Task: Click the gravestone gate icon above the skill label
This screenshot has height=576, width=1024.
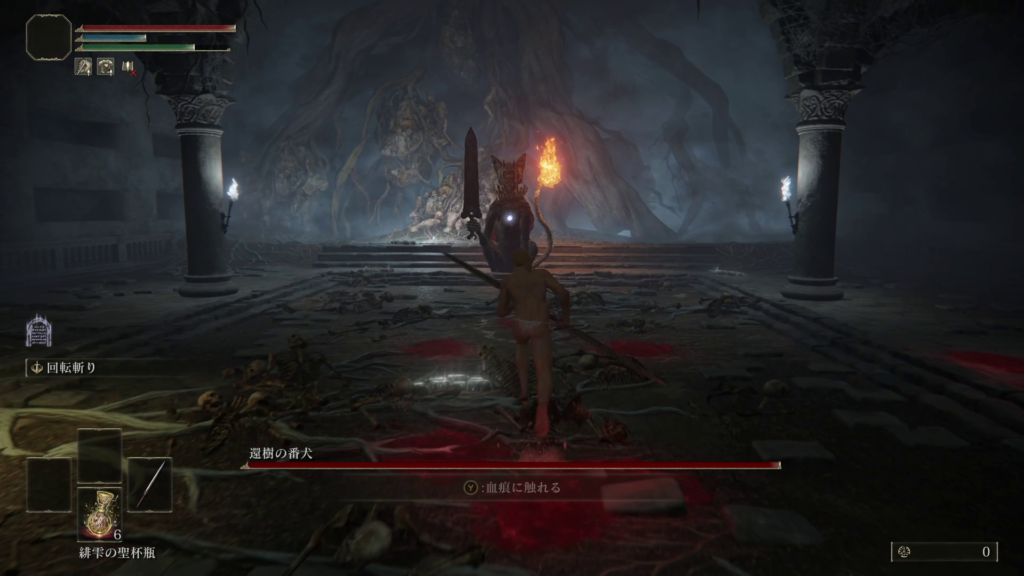Action: point(38,331)
